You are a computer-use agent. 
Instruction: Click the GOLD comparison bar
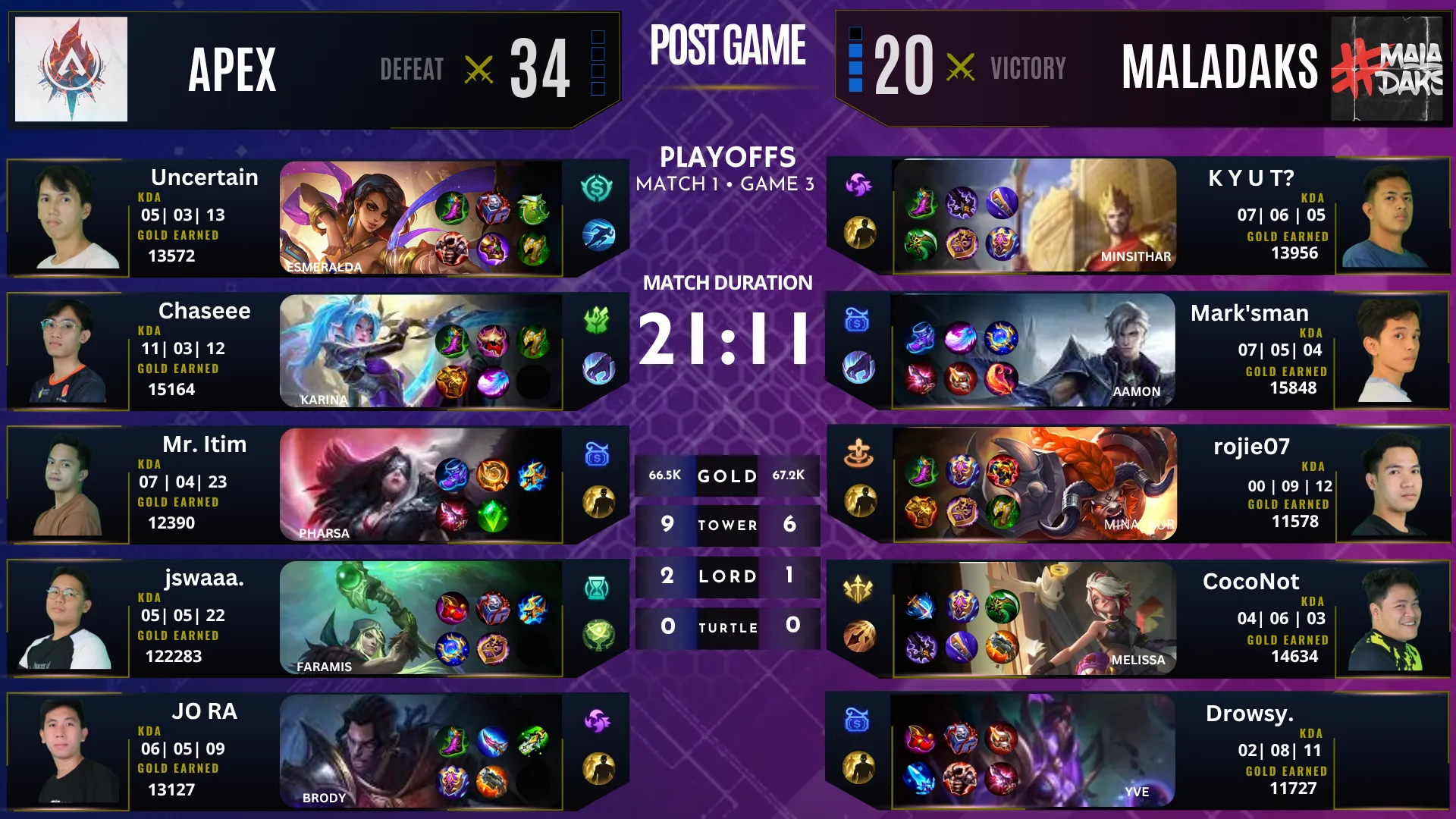(726, 476)
